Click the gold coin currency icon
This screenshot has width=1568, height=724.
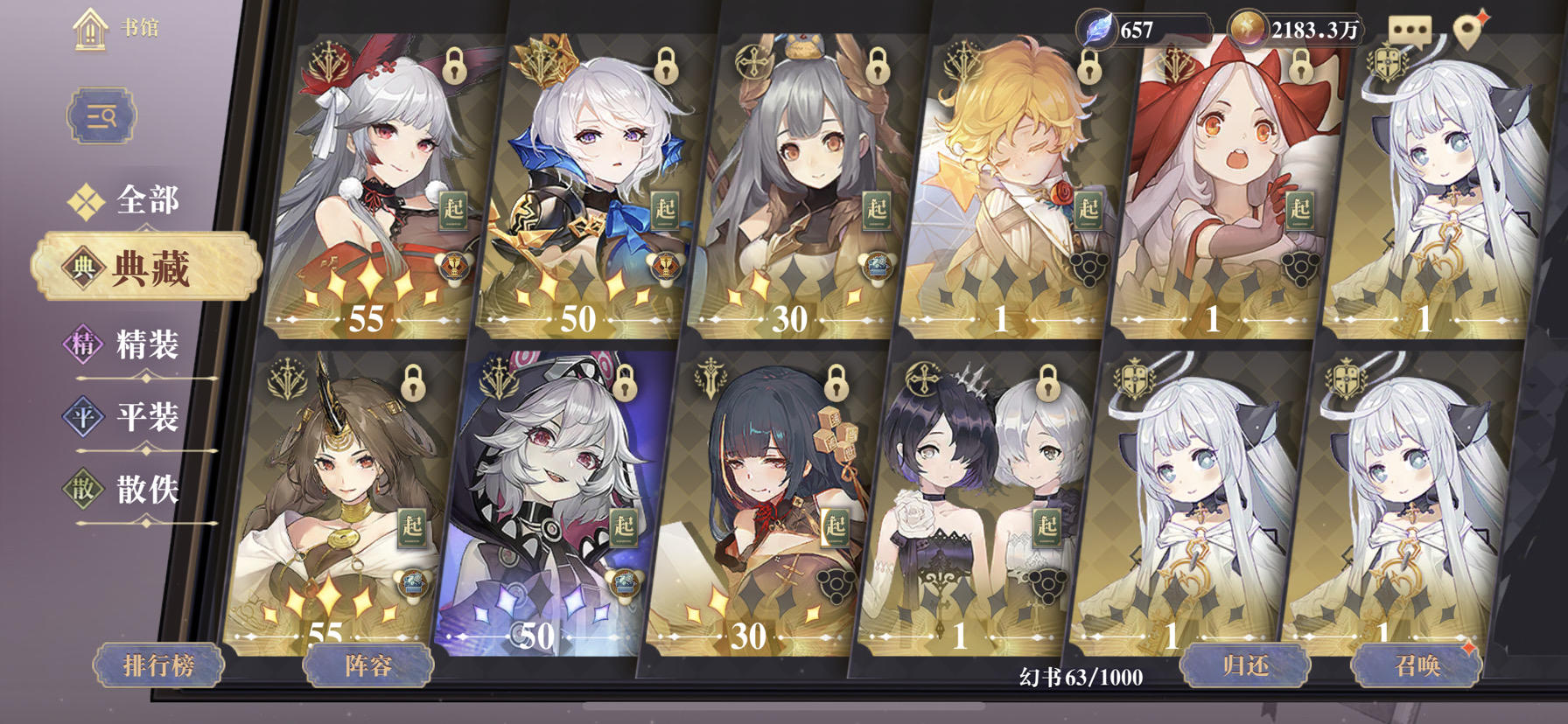1247,27
